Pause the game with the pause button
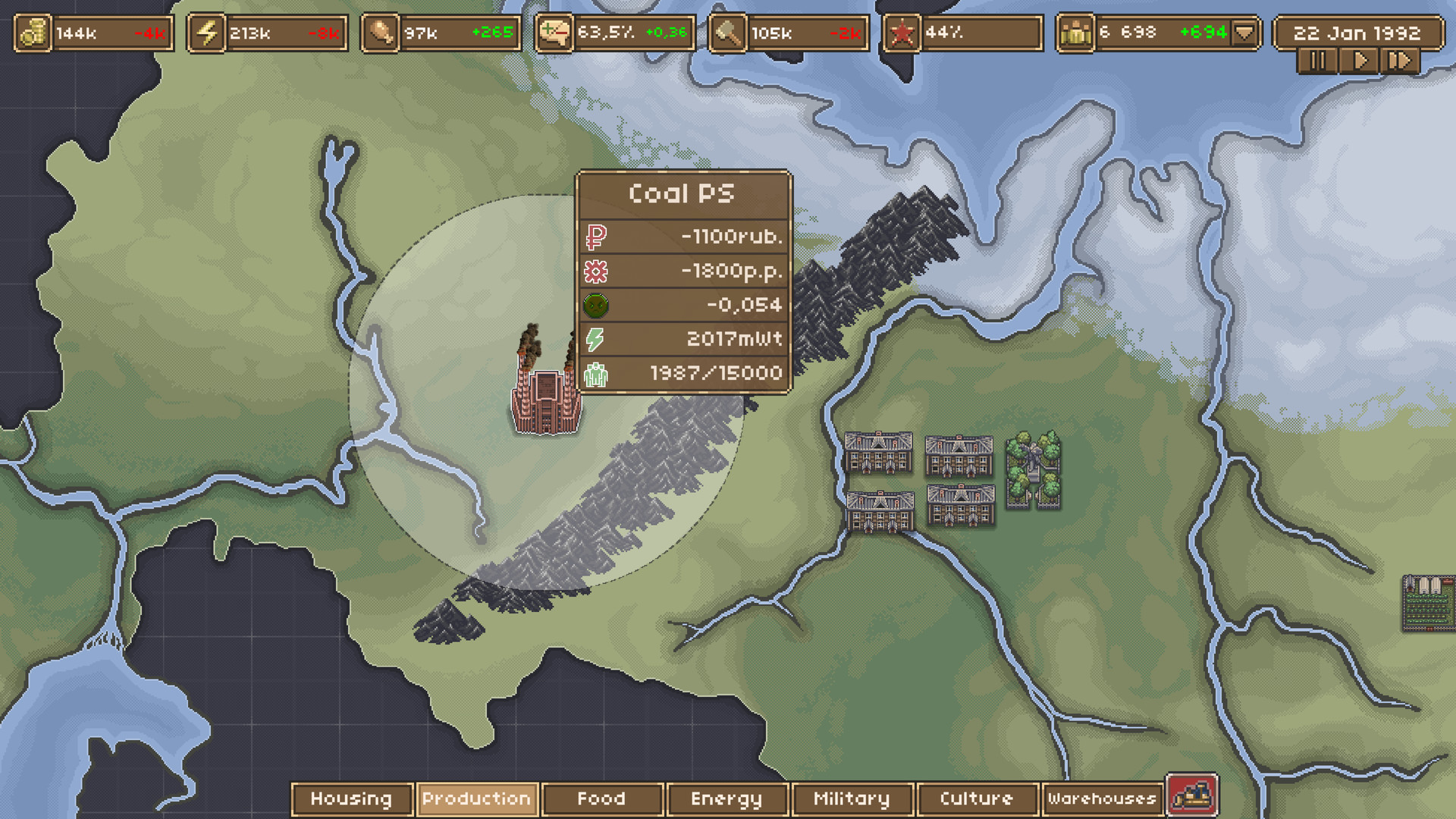 [1316, 60]
